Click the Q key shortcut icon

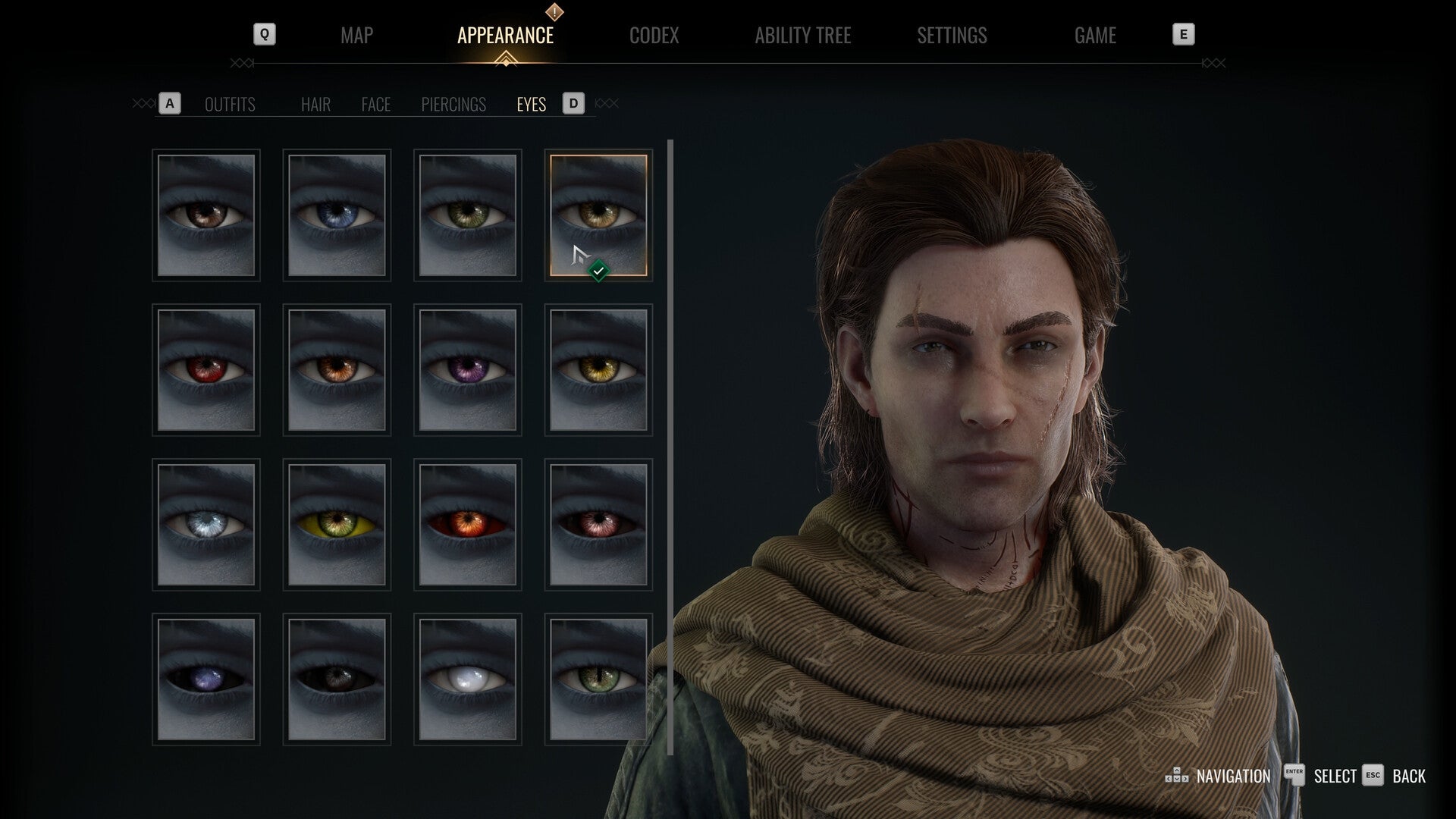264,33
